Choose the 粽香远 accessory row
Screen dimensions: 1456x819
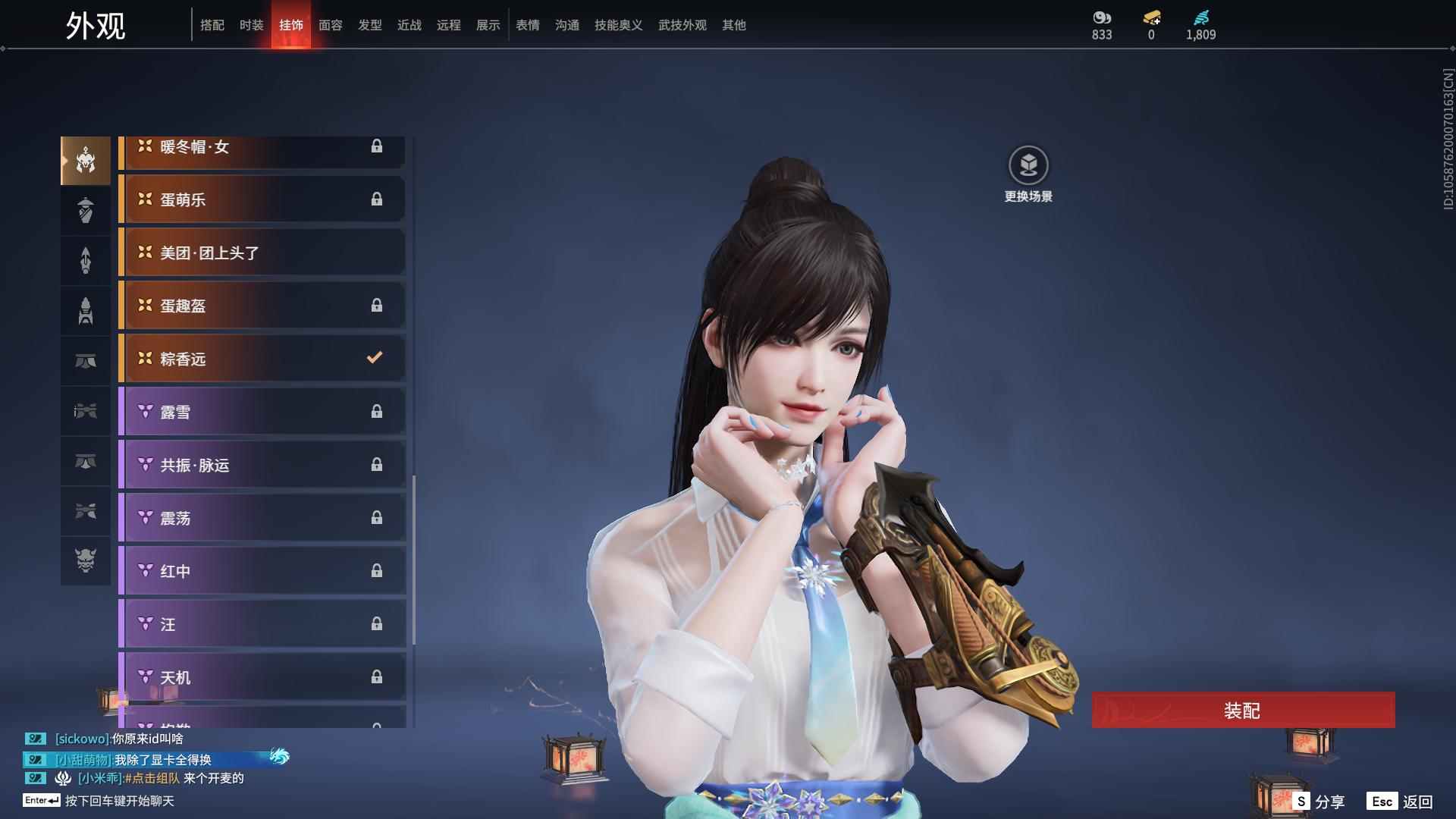(262, 359)
